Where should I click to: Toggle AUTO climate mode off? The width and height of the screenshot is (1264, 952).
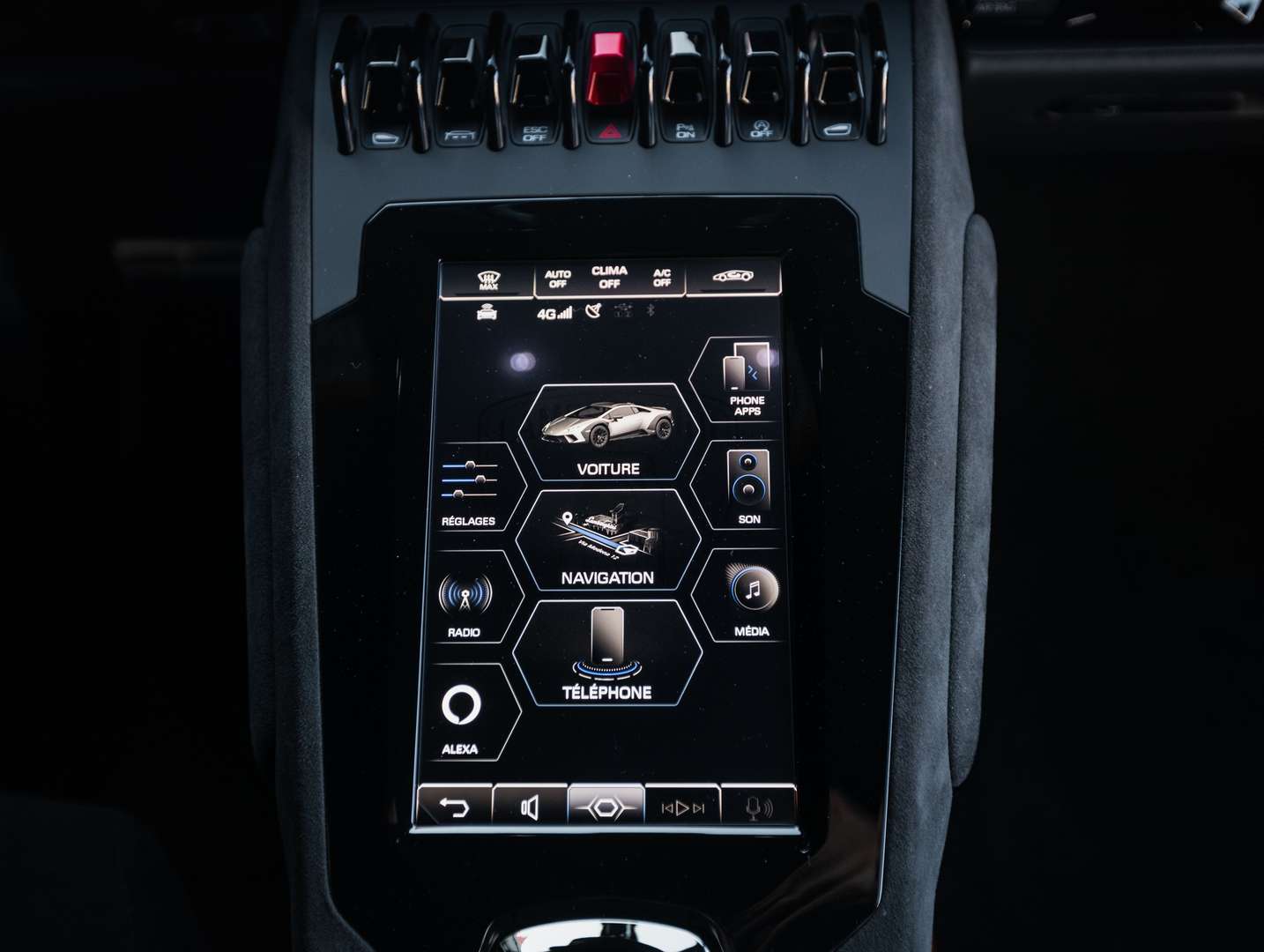pyautogui.click(x=558, y=277)
